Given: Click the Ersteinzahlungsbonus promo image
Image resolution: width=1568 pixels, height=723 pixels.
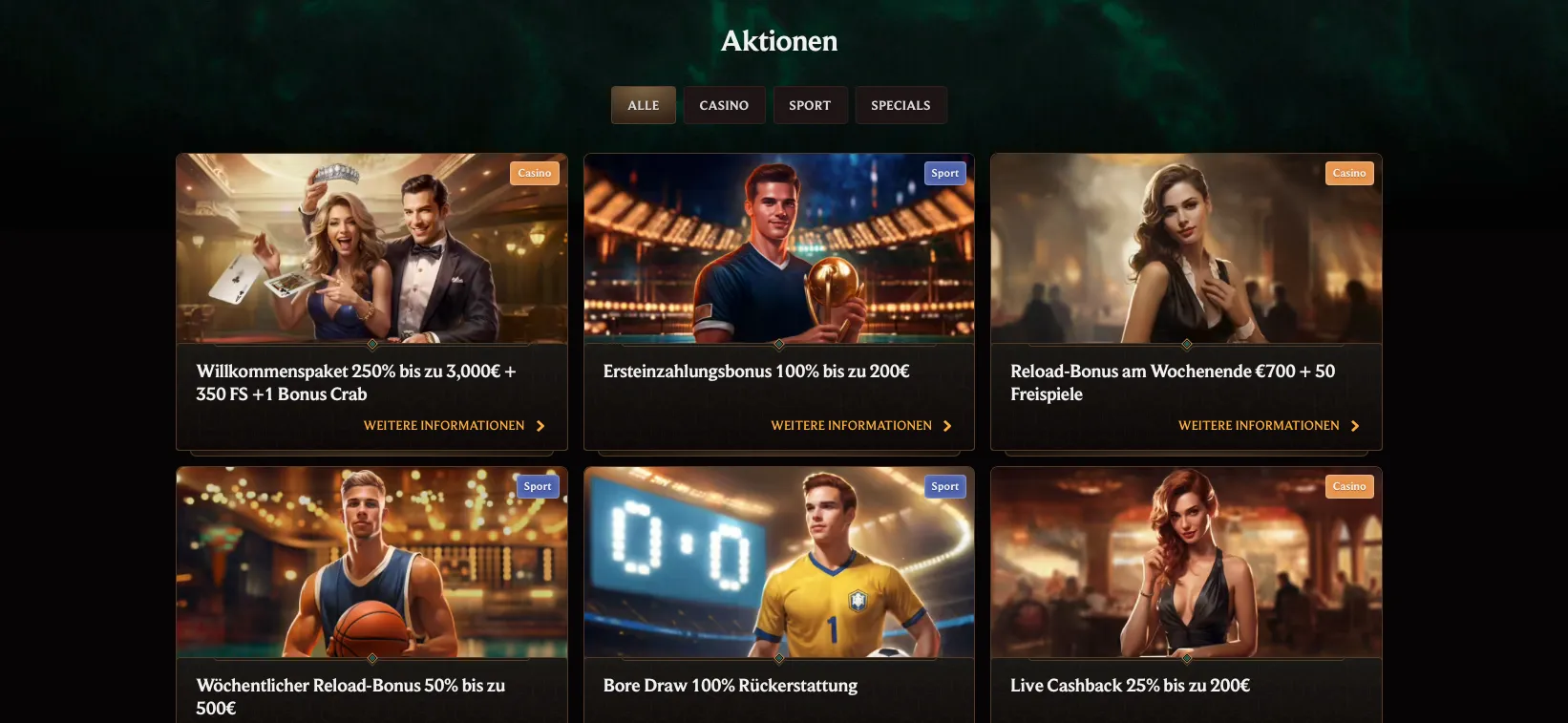Looking at the screenshot, I should (778, 249).
